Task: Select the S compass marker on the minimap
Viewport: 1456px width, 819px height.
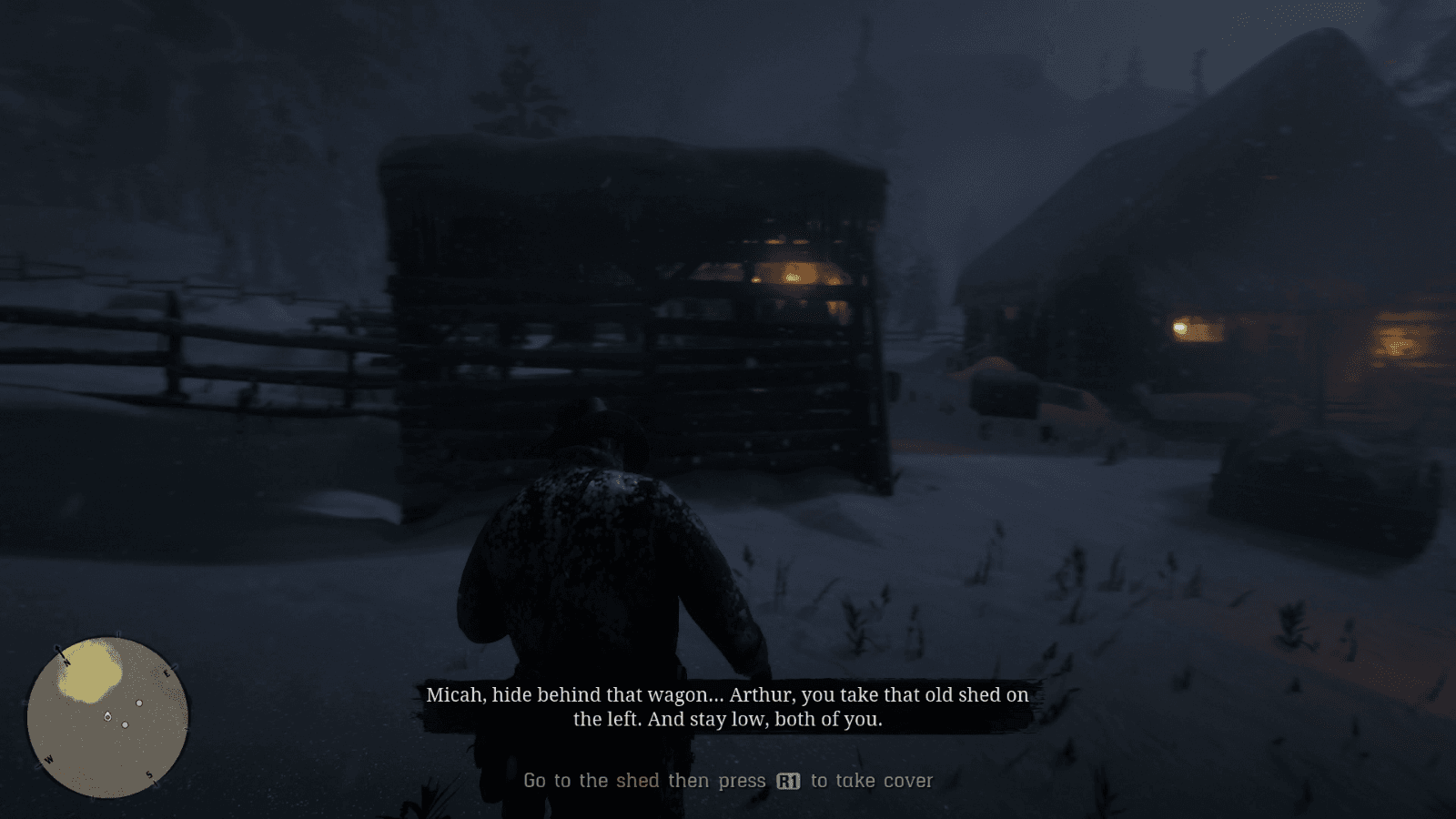Action: (148, 774)
